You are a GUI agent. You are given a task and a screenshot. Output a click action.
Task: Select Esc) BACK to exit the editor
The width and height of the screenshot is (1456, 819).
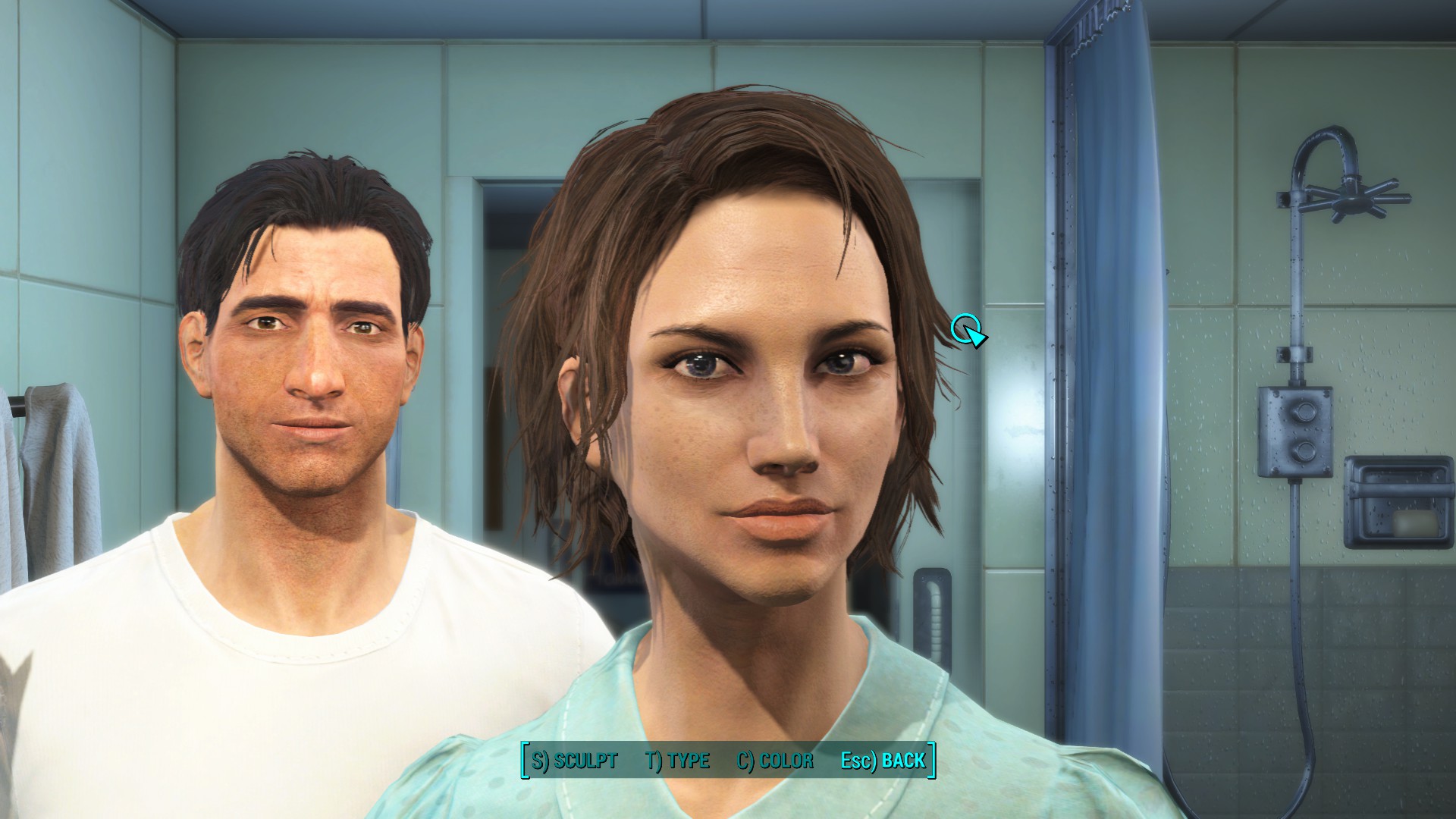883,761
